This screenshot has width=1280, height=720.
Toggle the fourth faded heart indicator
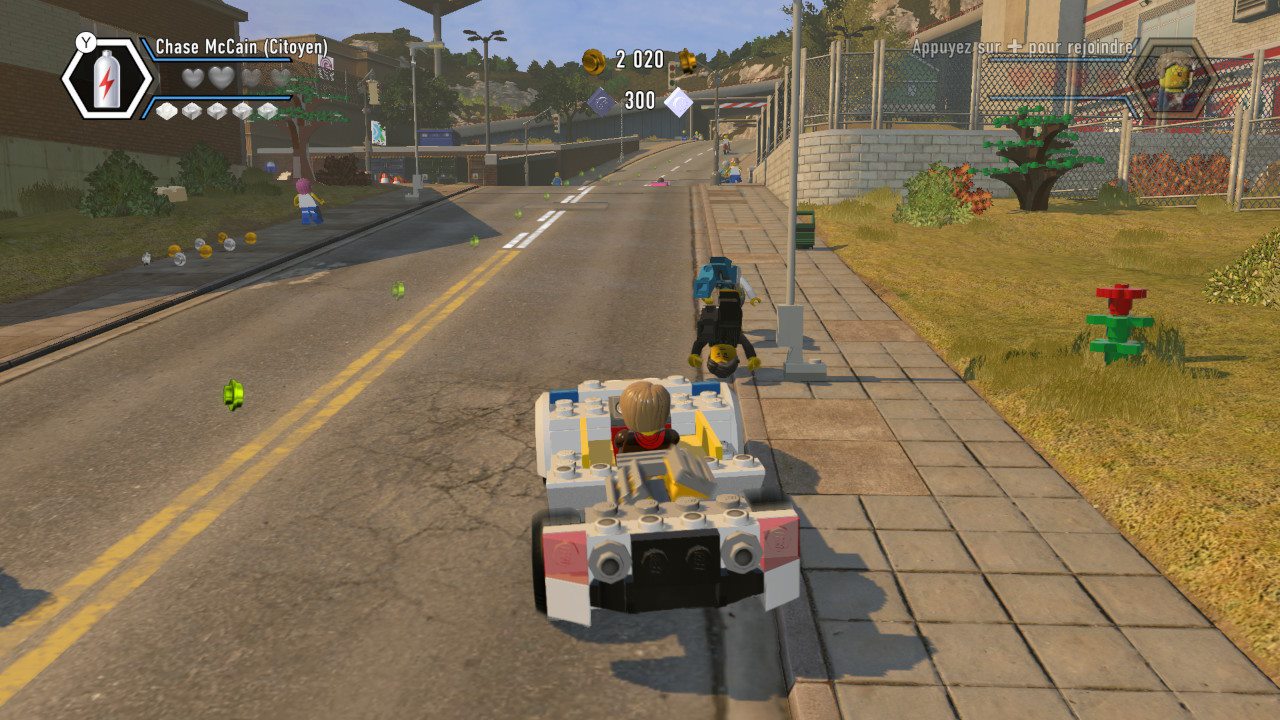point(280,77)
